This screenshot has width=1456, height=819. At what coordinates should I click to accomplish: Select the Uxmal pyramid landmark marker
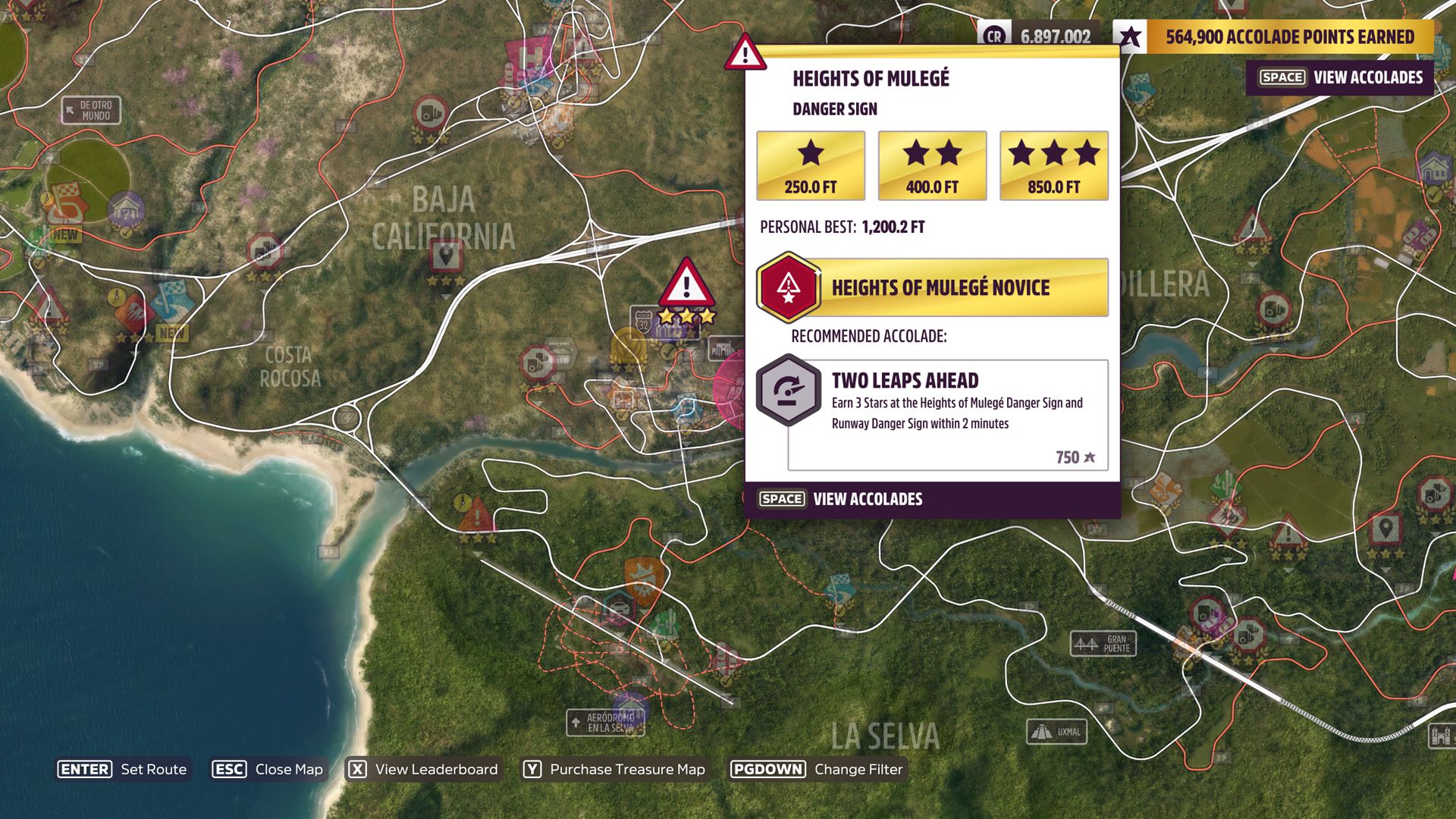point(1057,732)
